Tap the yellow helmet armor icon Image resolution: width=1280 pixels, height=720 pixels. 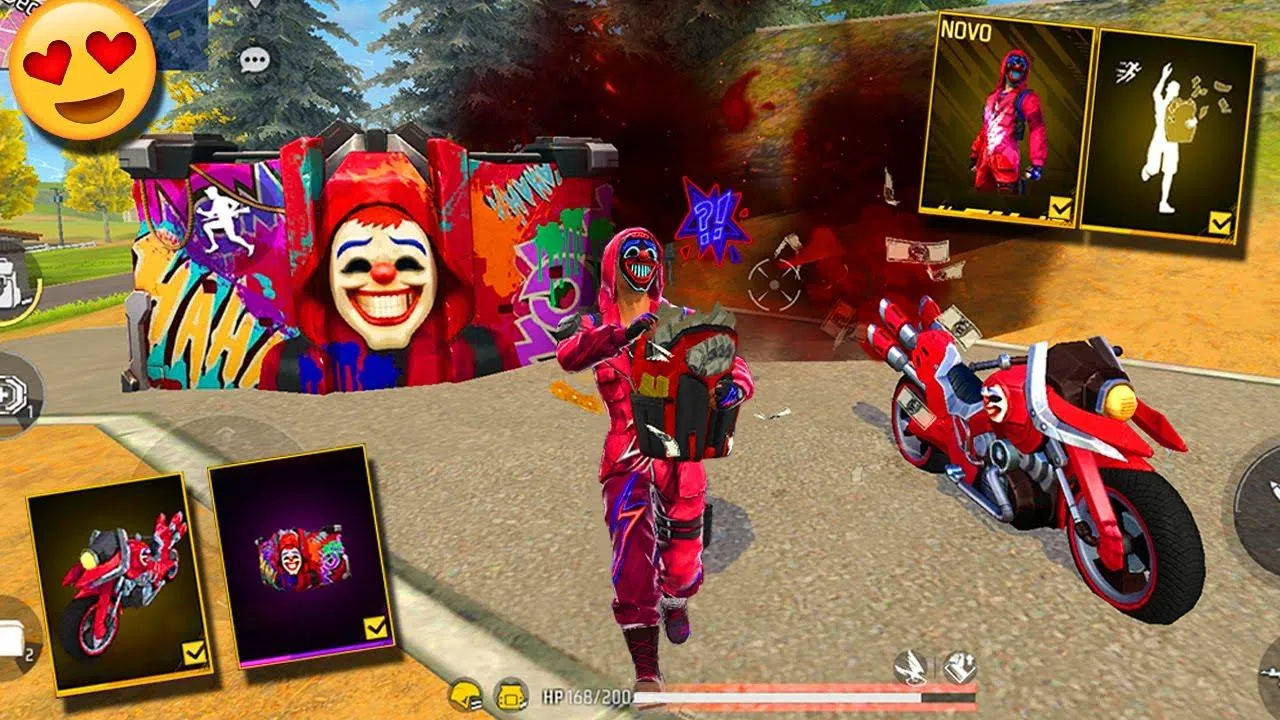465,695
